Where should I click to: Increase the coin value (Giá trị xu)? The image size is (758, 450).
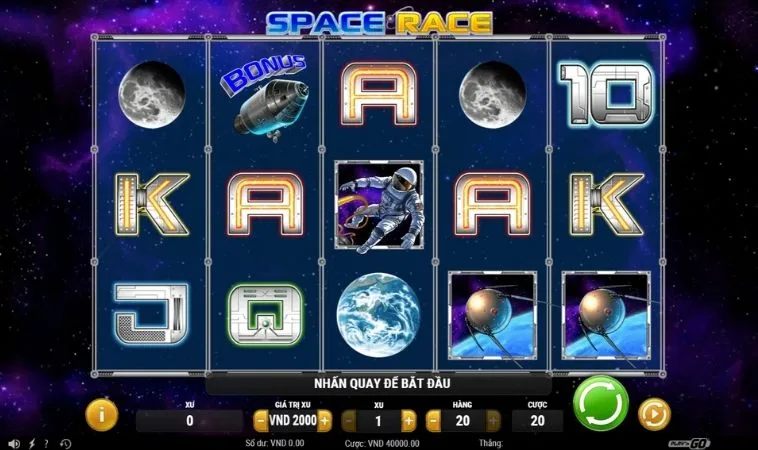pos(324,421)
